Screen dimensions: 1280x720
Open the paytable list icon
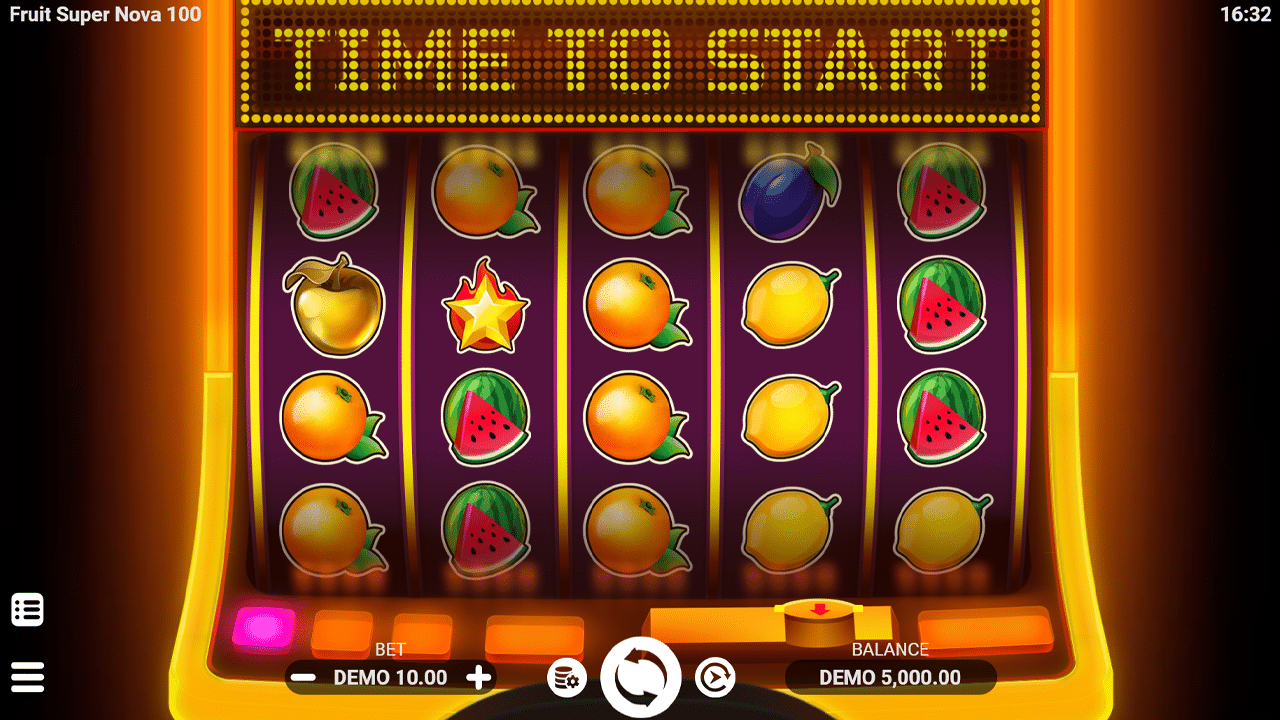[29, 608]
